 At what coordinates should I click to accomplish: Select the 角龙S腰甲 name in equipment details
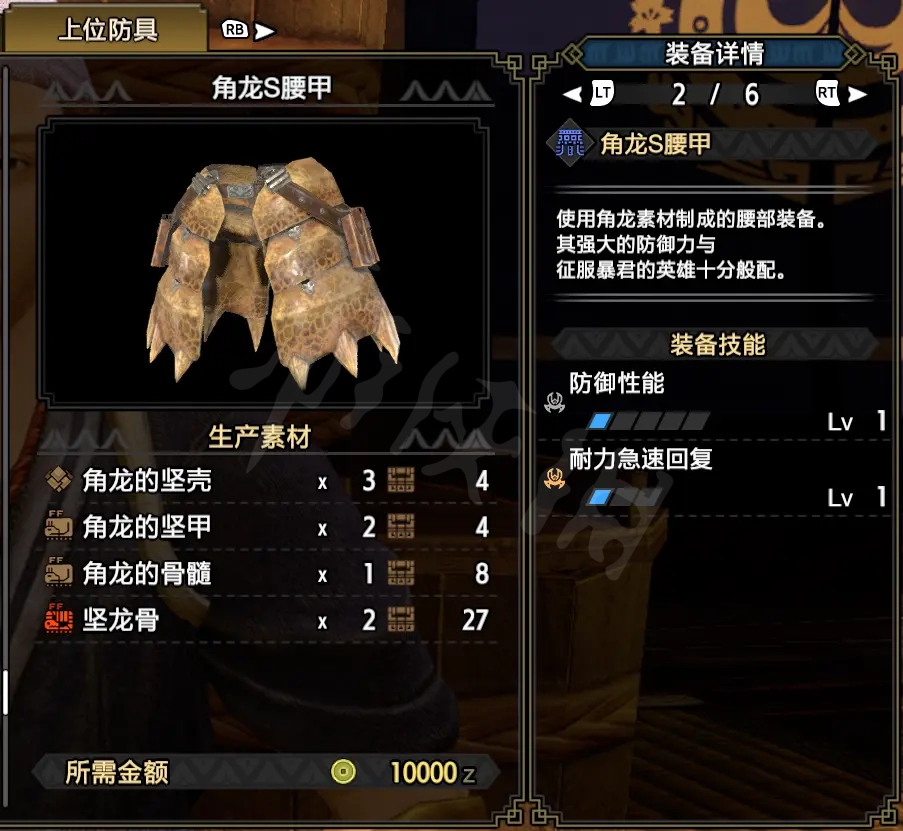655,144
